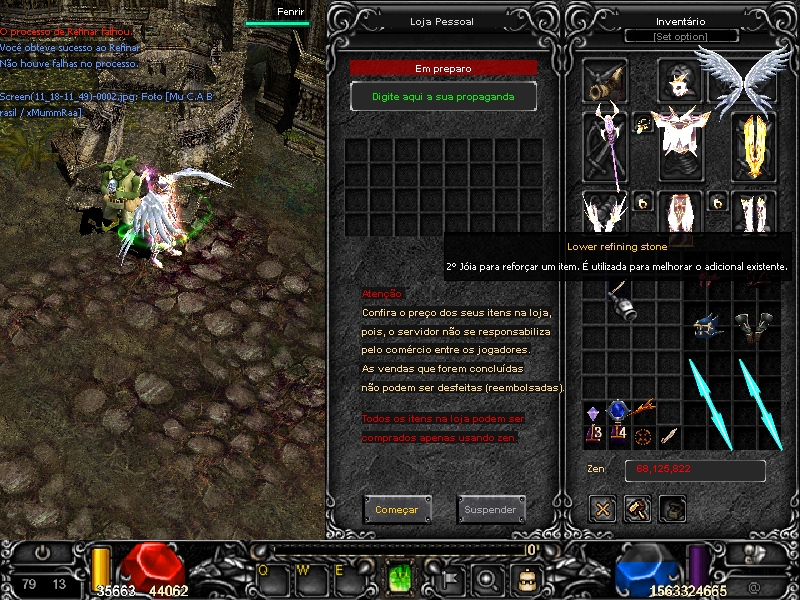Click the magnifying glass hotbar icon
Viewport: 800px width, 600px height.
[487, 578]
